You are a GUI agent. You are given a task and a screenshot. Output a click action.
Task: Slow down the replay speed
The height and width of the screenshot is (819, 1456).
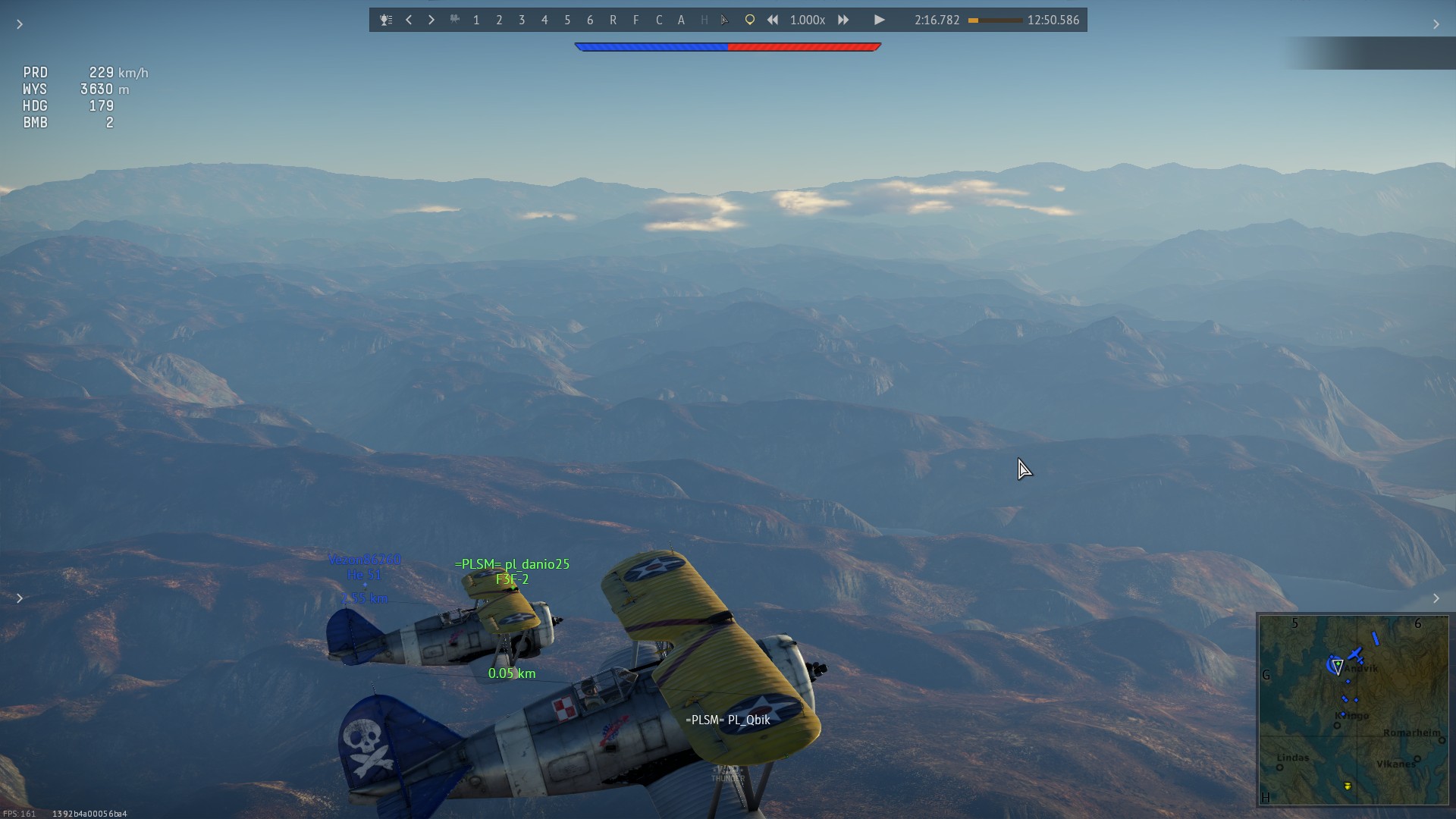(772, 20)
